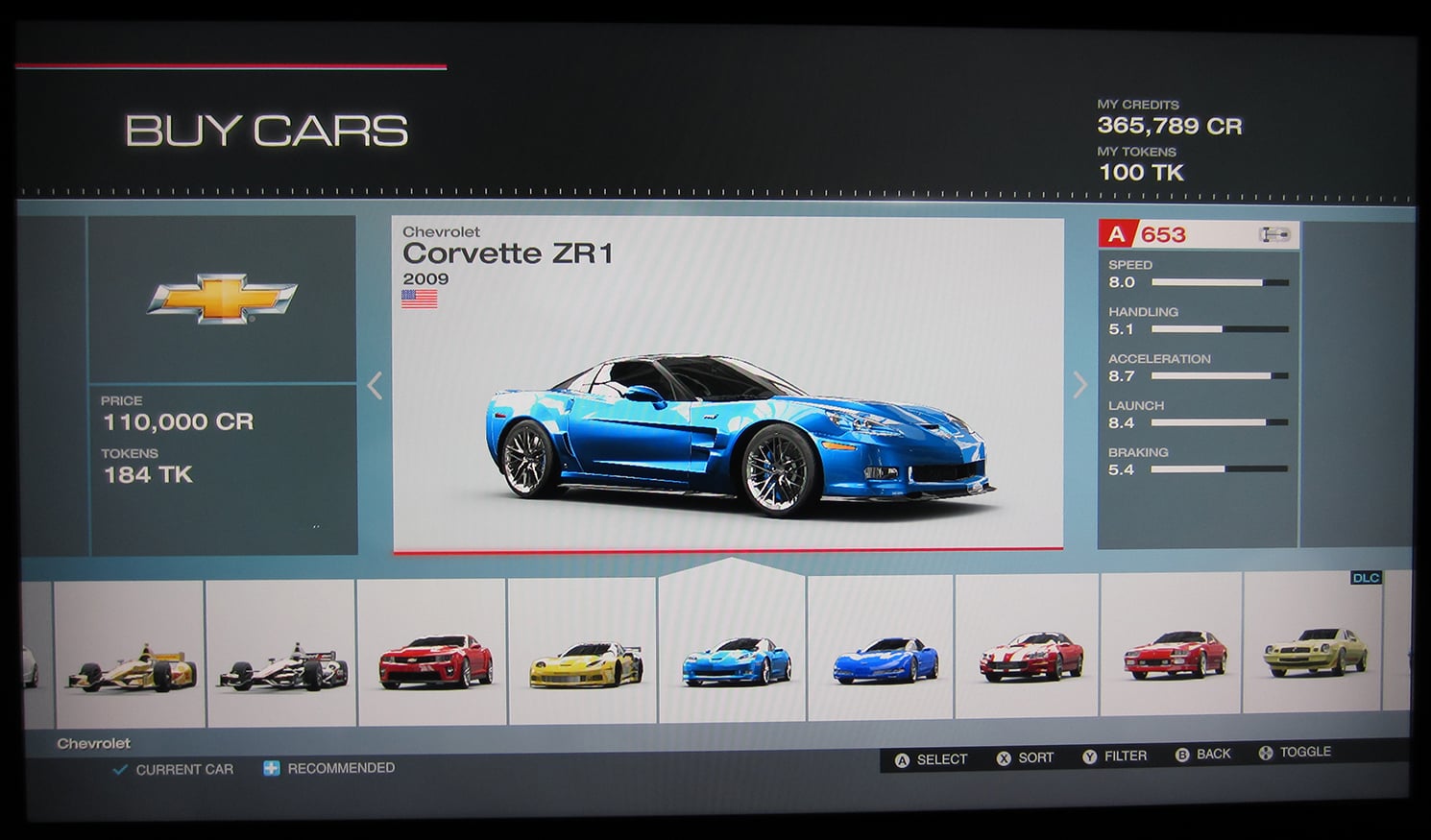The image size is (1431, 840).
Task: Choose the white and black IndyCar thumbnail
Action: click(x=282, y=657)
